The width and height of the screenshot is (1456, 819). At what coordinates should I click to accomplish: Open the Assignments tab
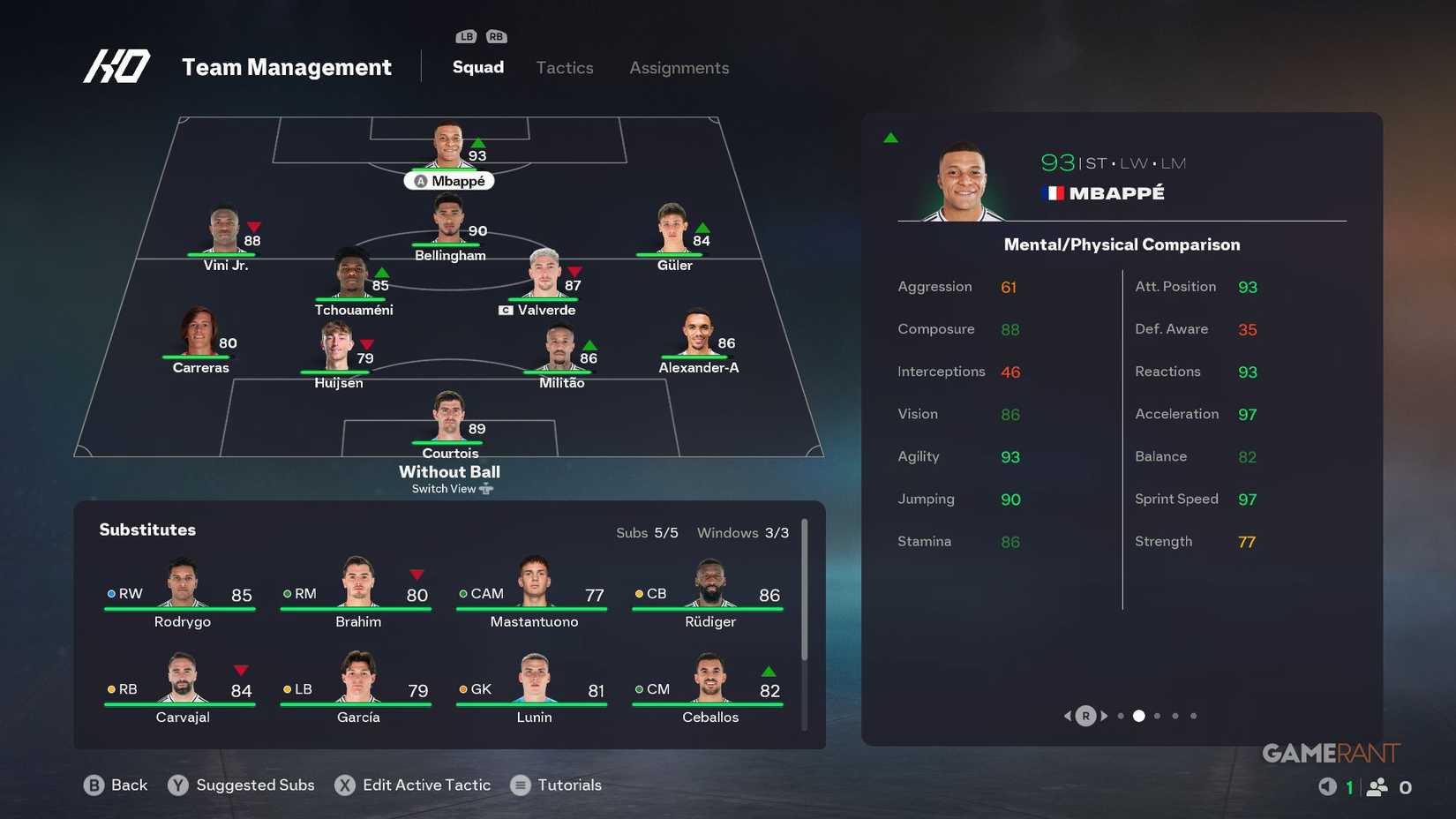(x=679, y=67)
